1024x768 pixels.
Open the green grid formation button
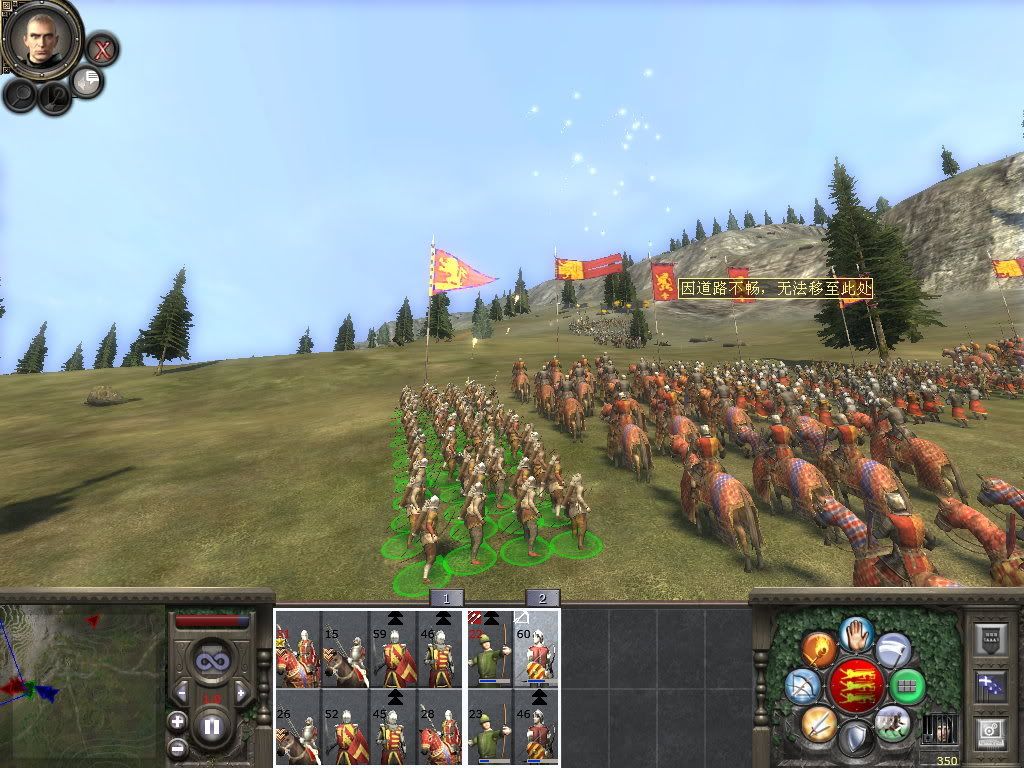pyautogui.click(x=907, y=686)
